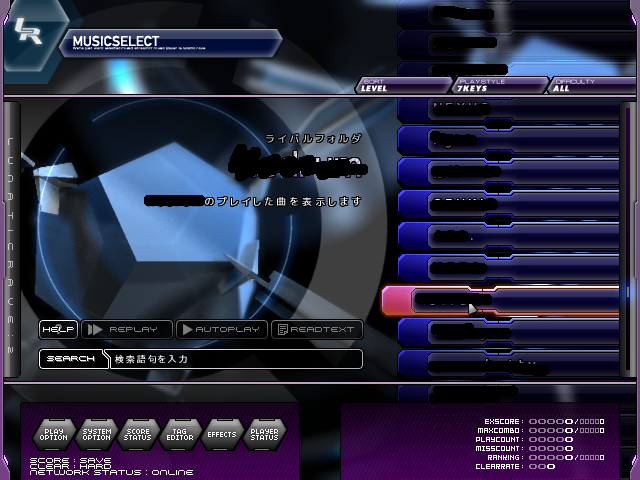Click the search text input field
Screen dimensions: 640x480
click(235, 358)
